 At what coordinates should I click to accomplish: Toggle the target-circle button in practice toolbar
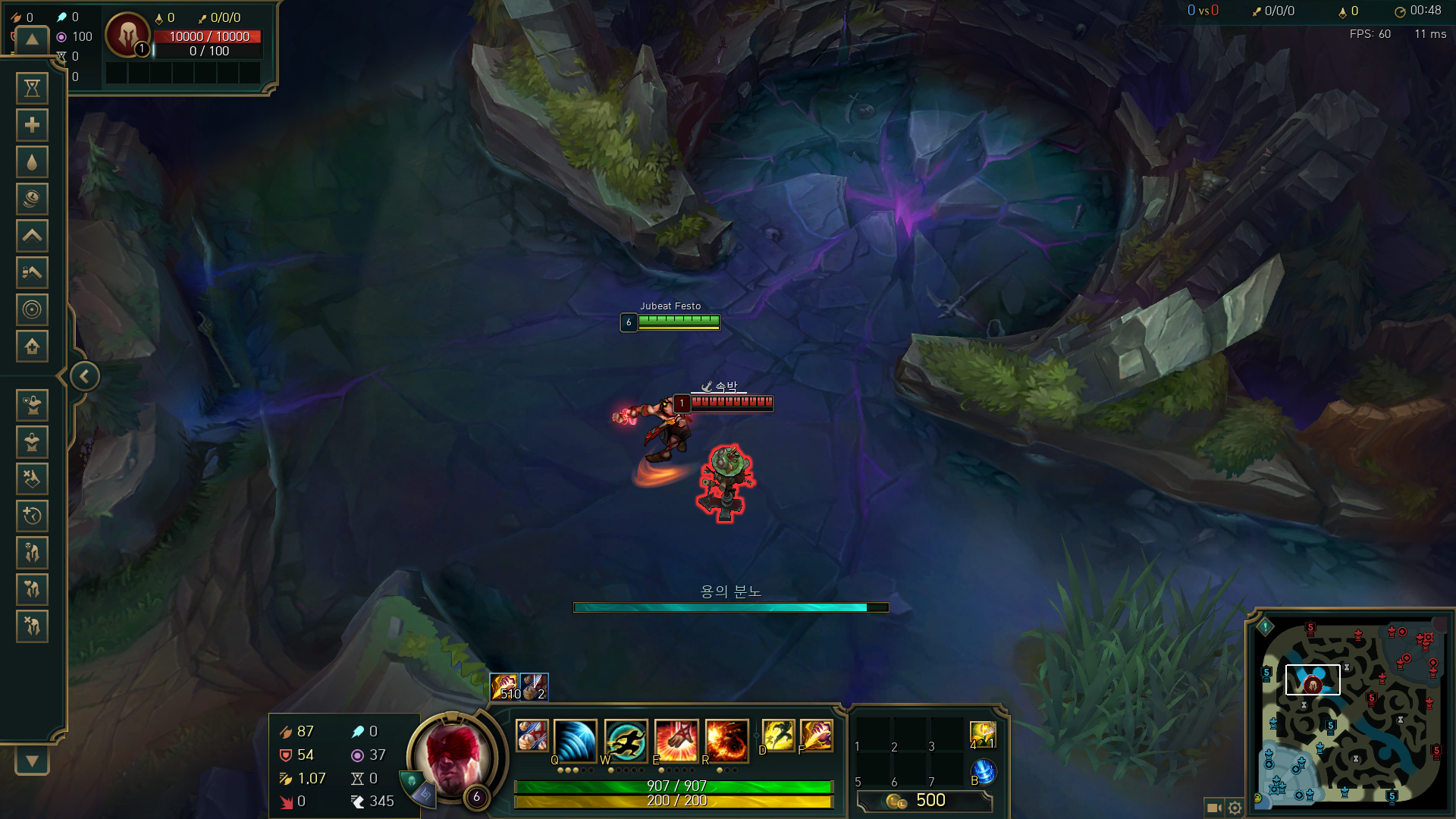coord(32,309)
